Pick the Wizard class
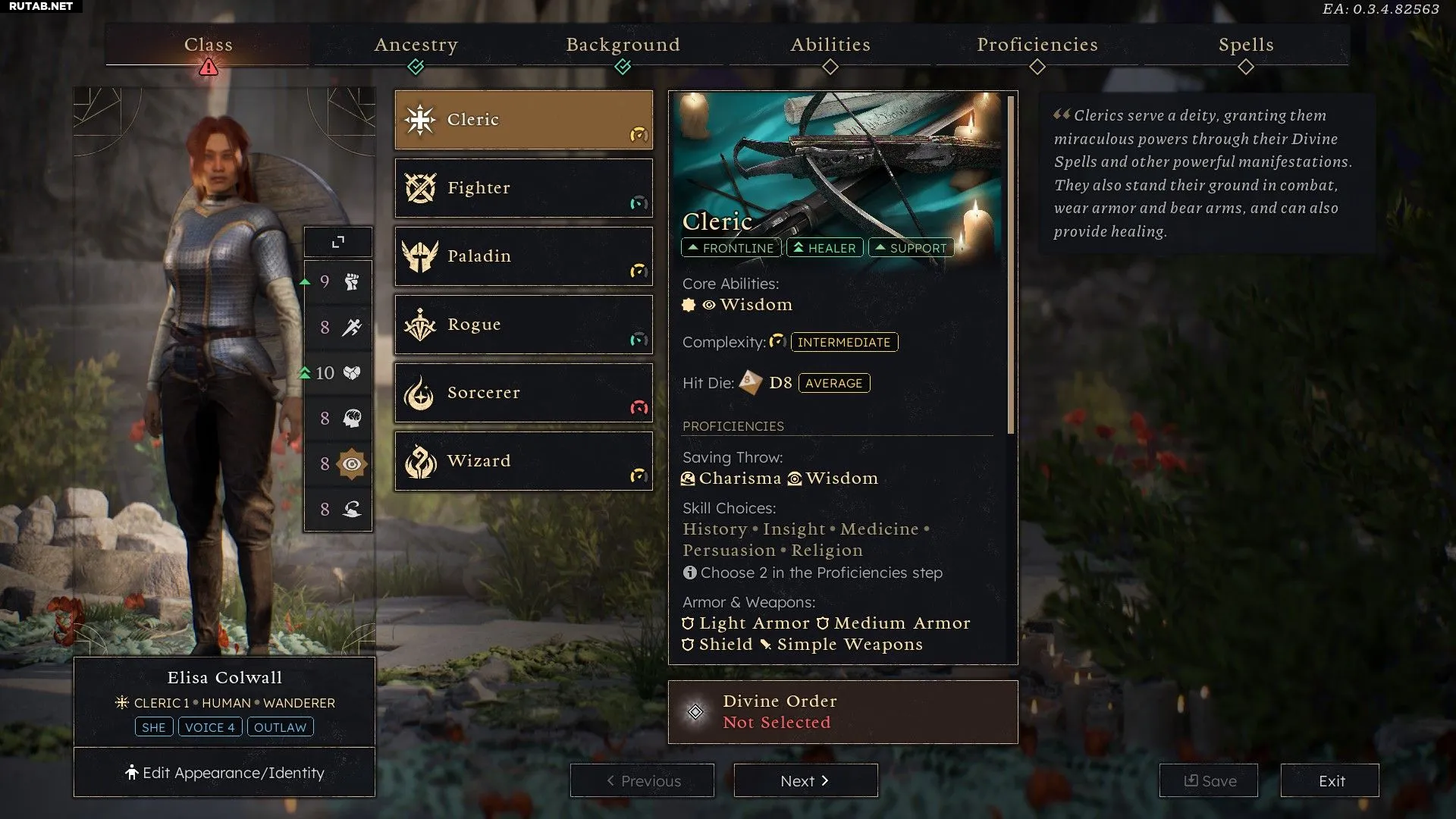The width and height of the screenshot is (1456, 819). (x=523, y=461)
